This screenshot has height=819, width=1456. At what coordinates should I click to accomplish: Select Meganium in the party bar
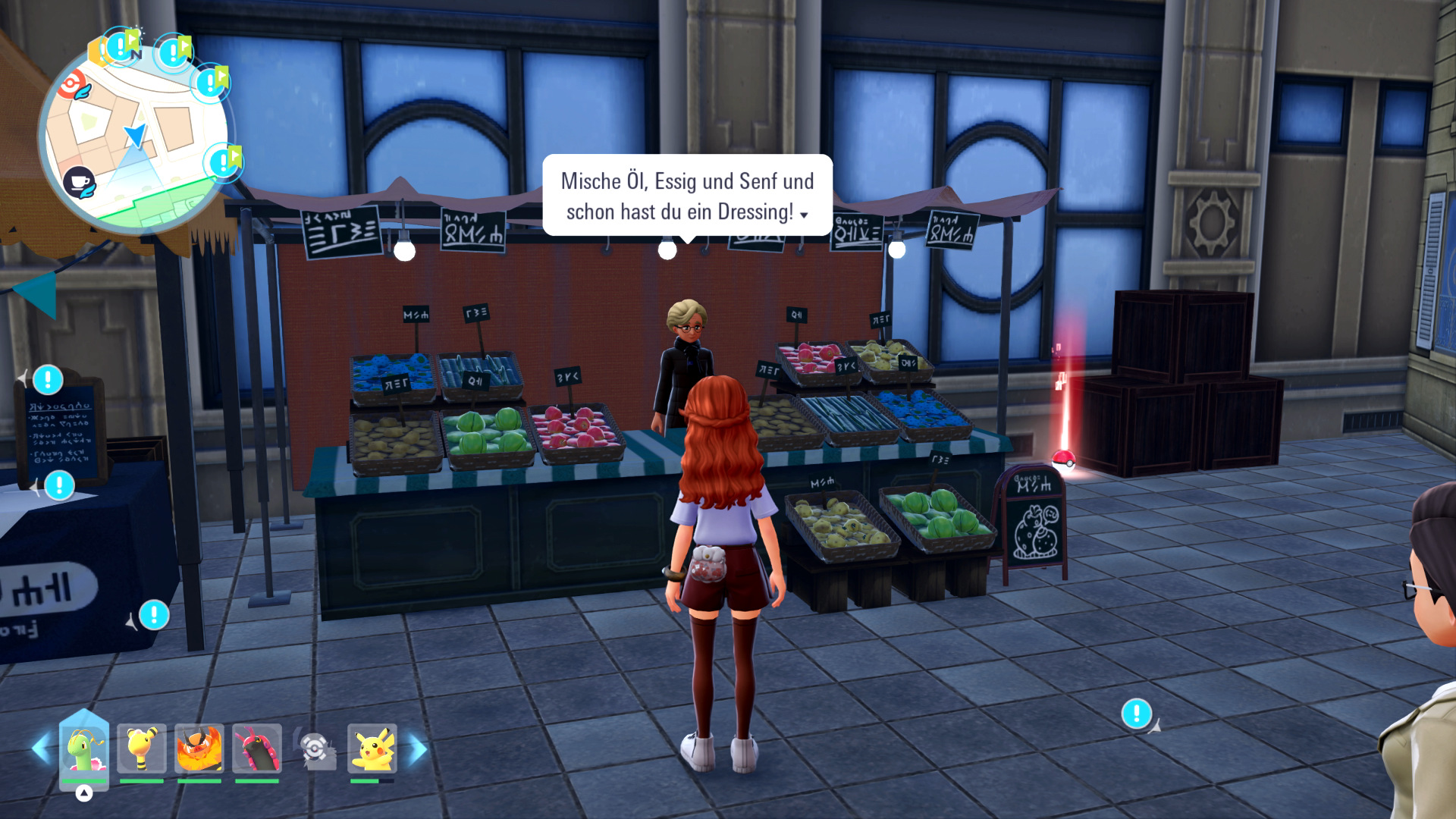click(x=83, y=748)
